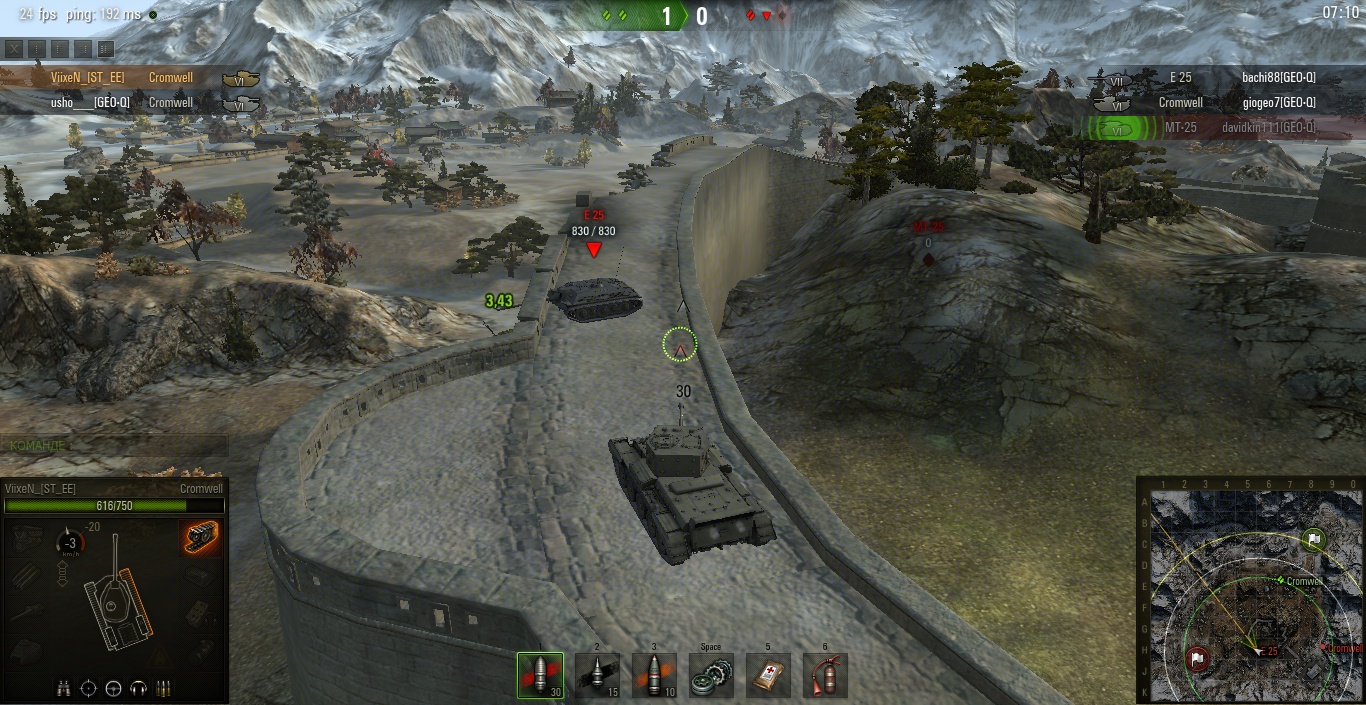Switch to the shell slot with 15 rounds
The width and height of the screenshot is (1366, 705).
597,675
